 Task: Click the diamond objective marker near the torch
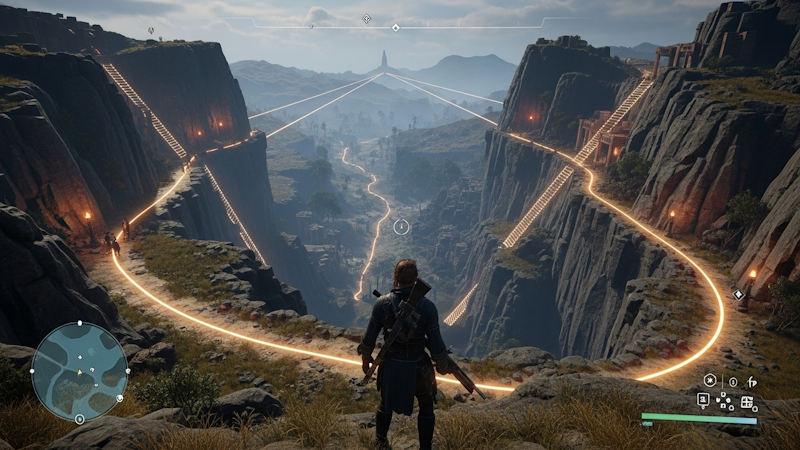(738, 293)
